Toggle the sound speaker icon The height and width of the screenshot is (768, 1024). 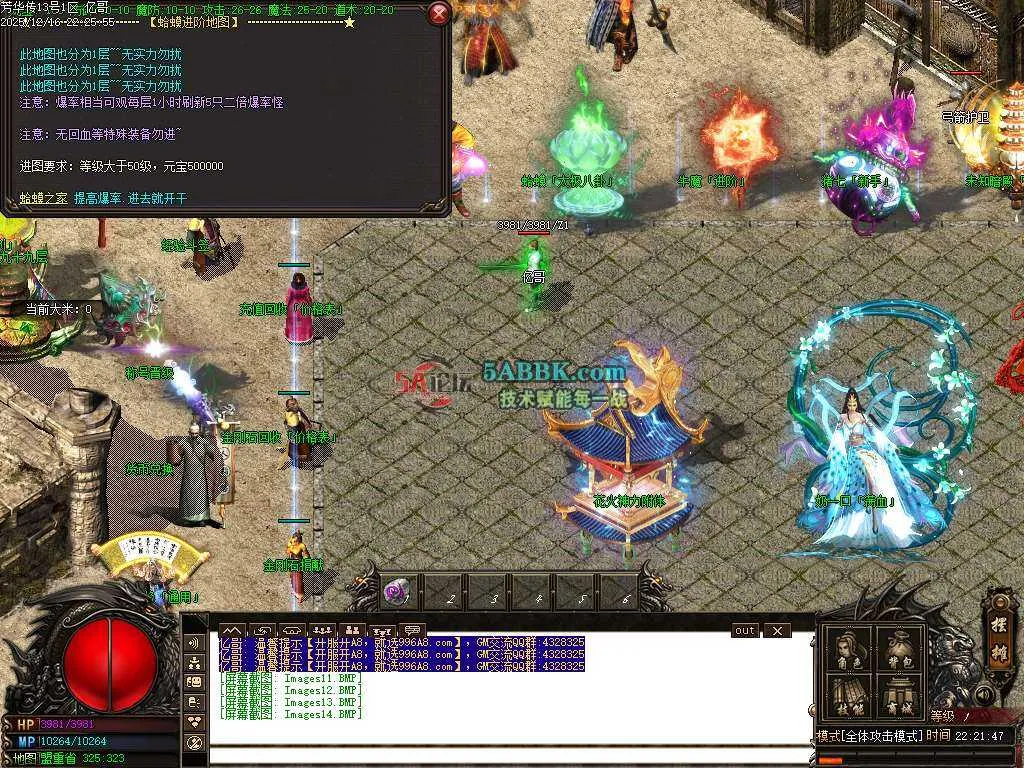point(985,695)
